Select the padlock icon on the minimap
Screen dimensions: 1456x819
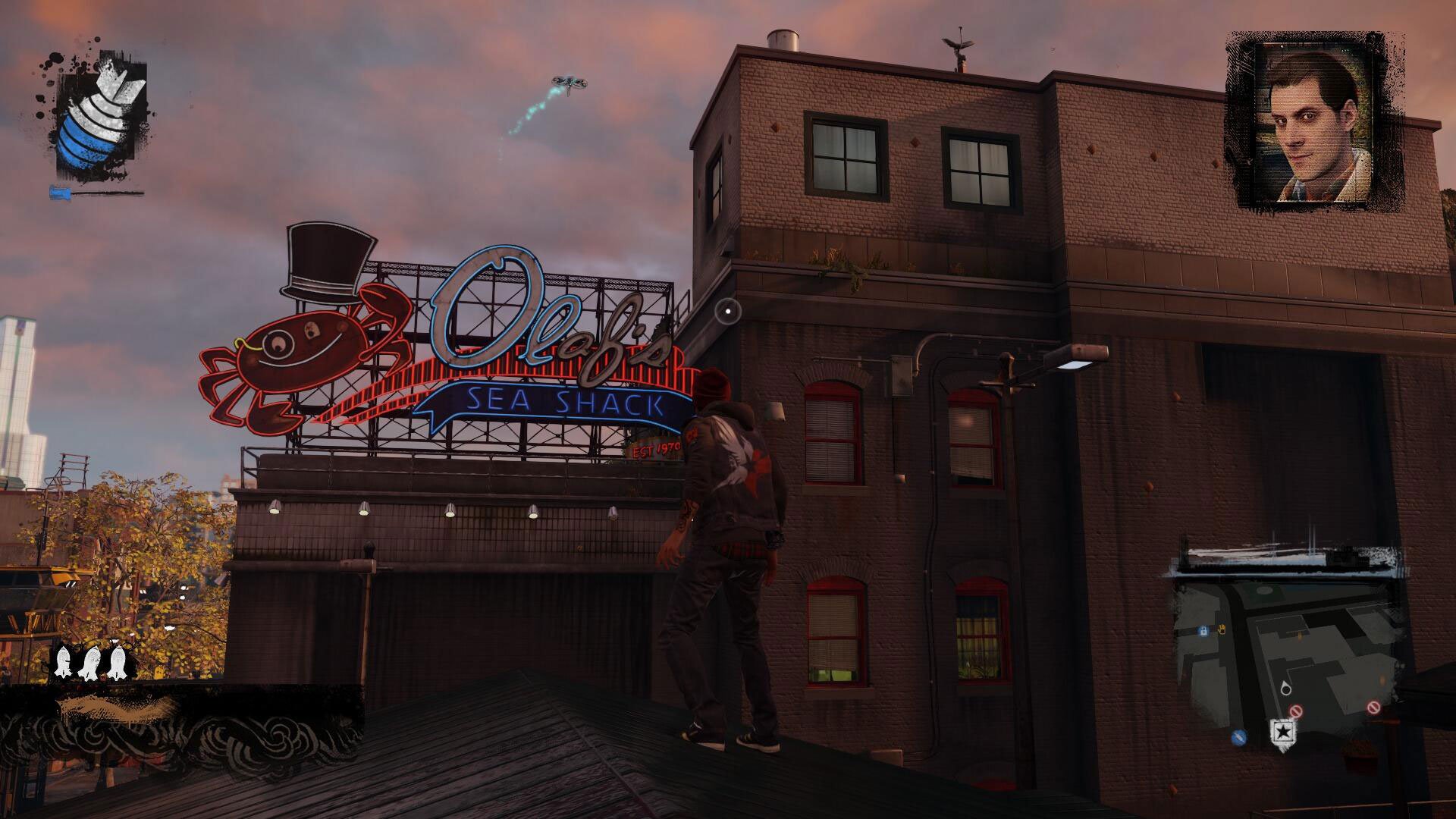[x=1204, y=631]
